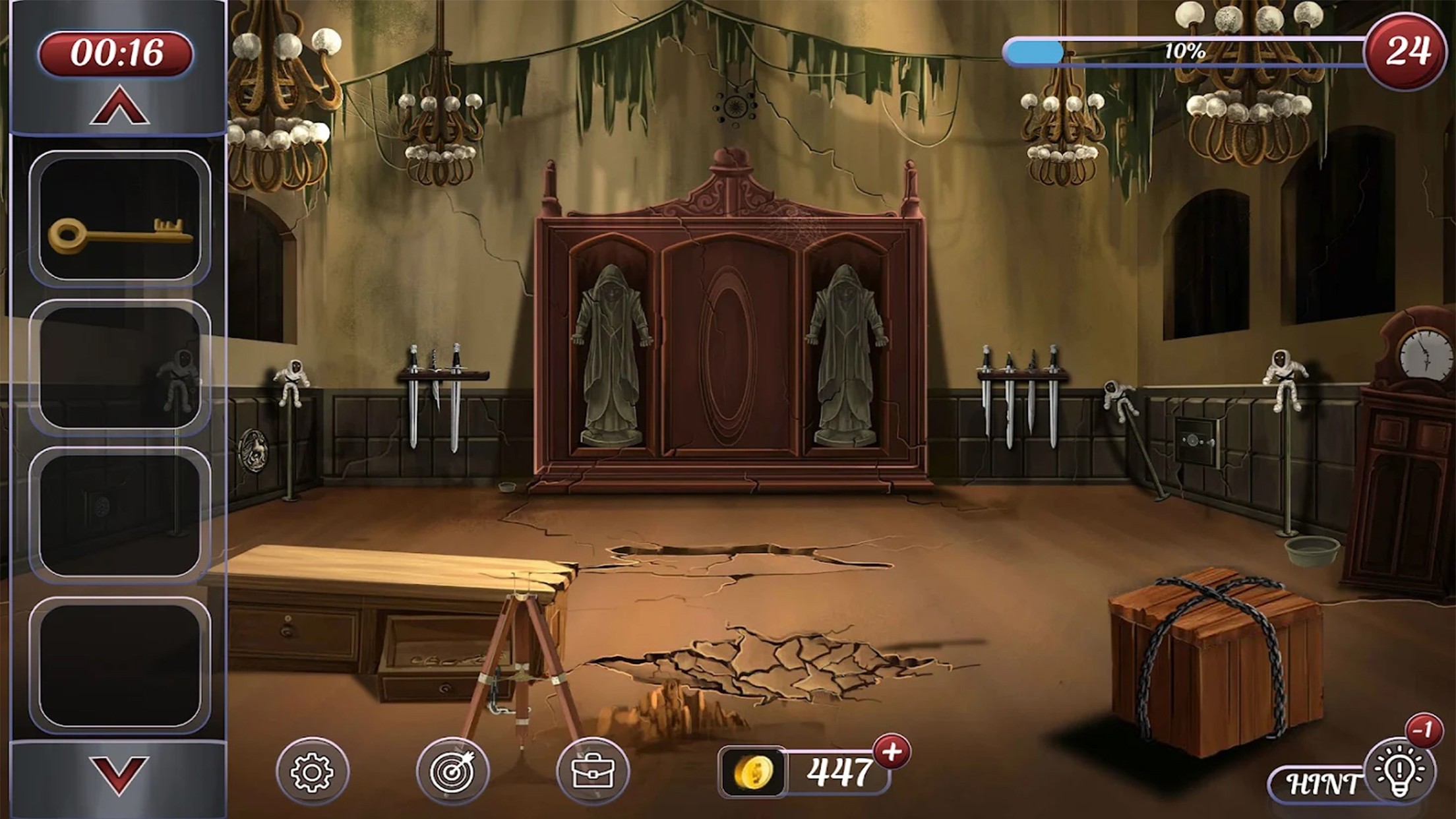Viewport: 1456px width, 819px height.
Task: Select the golden key inventory slot
Action: tap(119, 218)
